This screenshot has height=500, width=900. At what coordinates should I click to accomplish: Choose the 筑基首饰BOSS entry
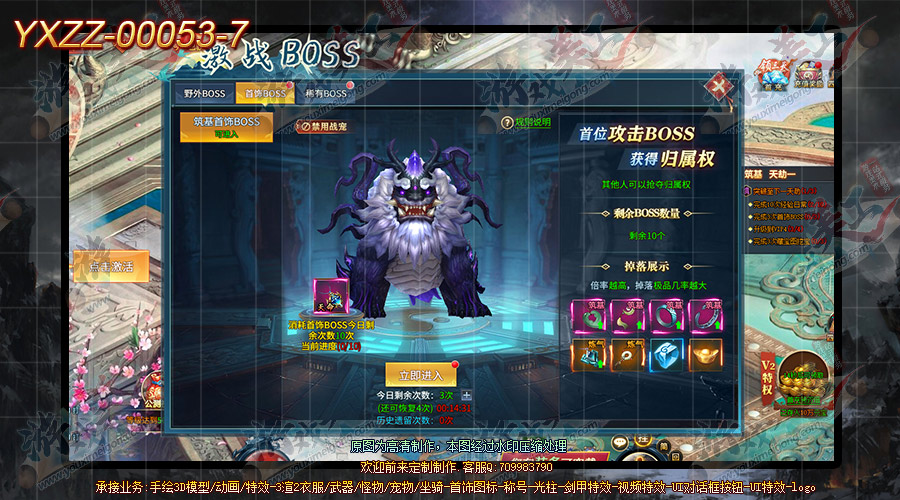click(226, 126)
